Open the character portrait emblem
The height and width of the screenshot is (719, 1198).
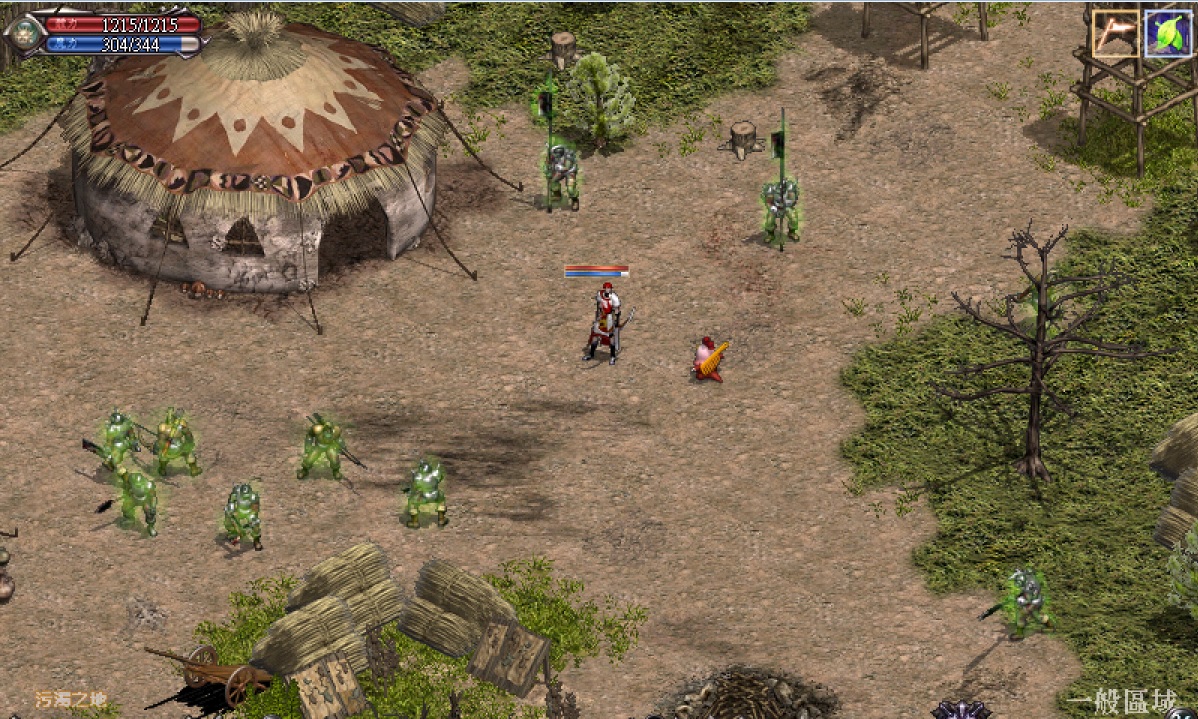coord(24,32)
